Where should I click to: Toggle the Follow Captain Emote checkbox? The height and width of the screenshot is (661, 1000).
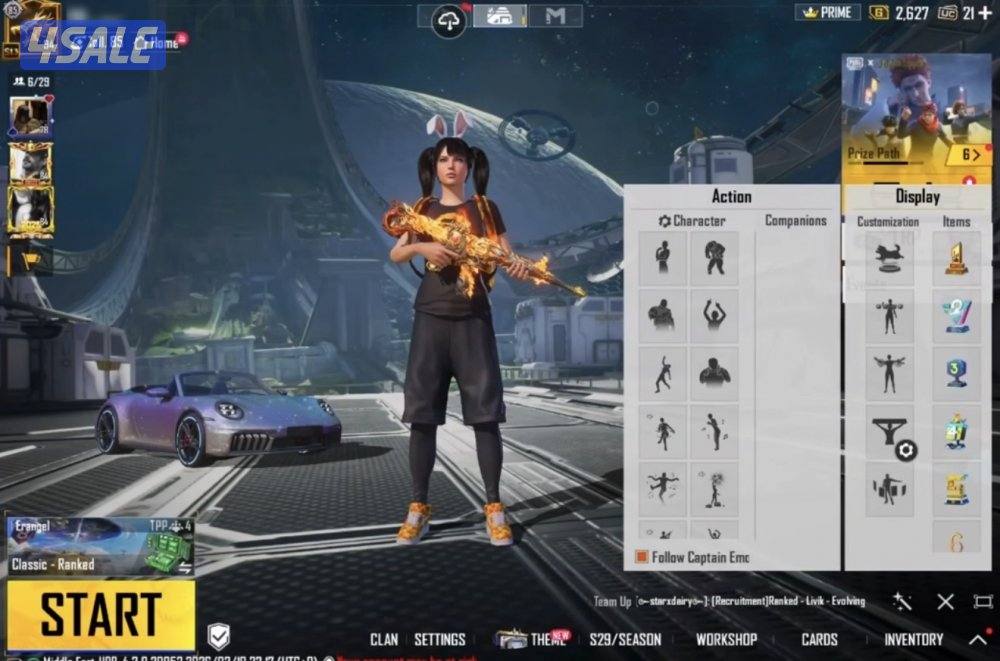click(x=642, y=557)
